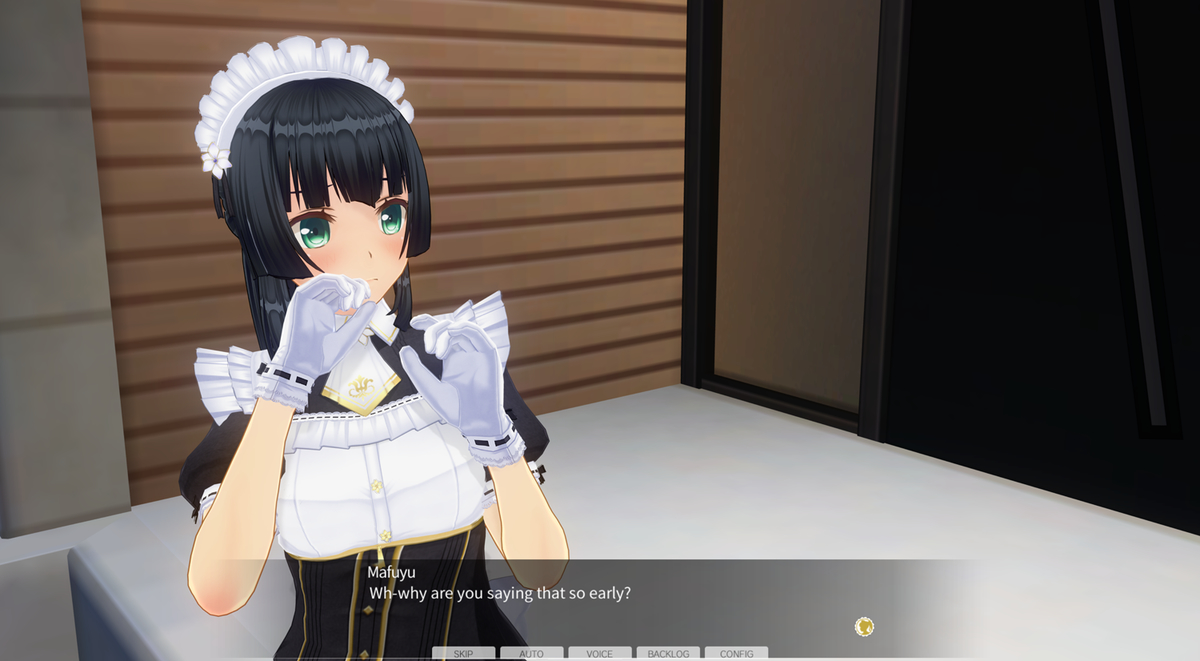Advance dialogue via the gold continue icon
Screen dimensions: 1200x661
(865, 627)
